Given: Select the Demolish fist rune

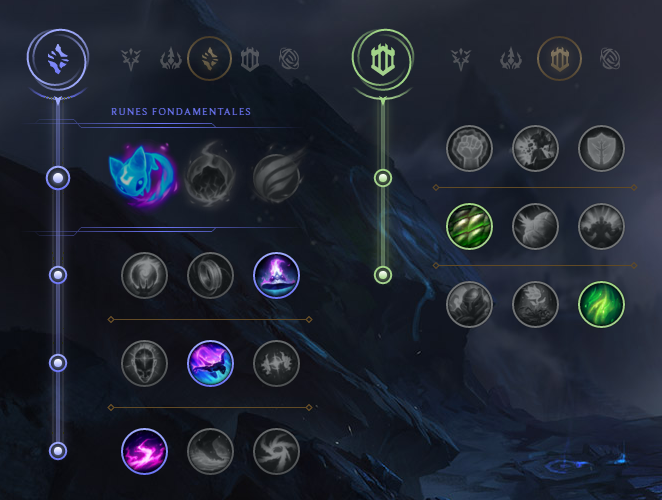Looking at the screenshot, I should (x=469, y=148).
